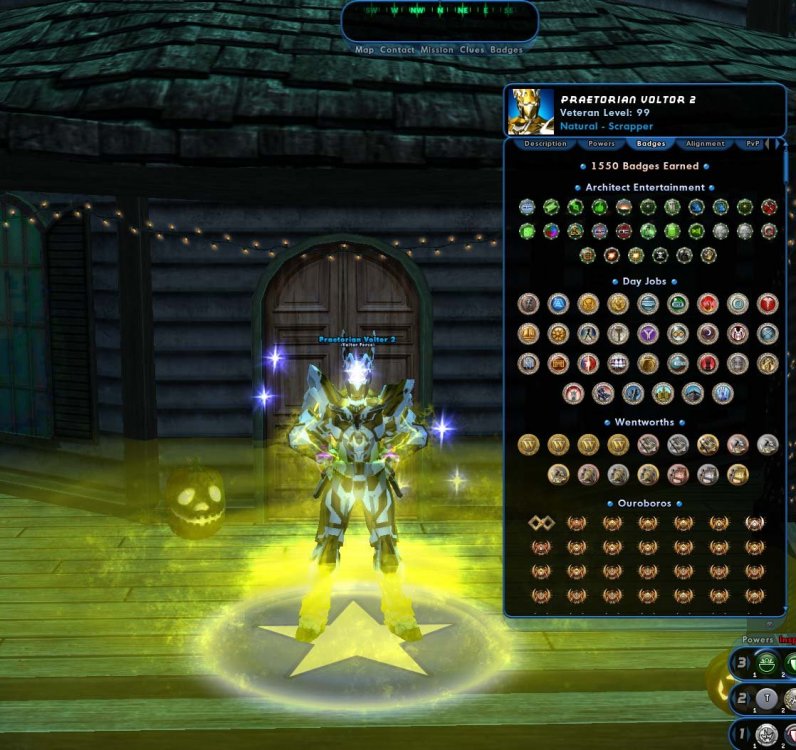Open Badges from the navigation bar
Screen dimensions: 796x750
[x=506, y=50]
